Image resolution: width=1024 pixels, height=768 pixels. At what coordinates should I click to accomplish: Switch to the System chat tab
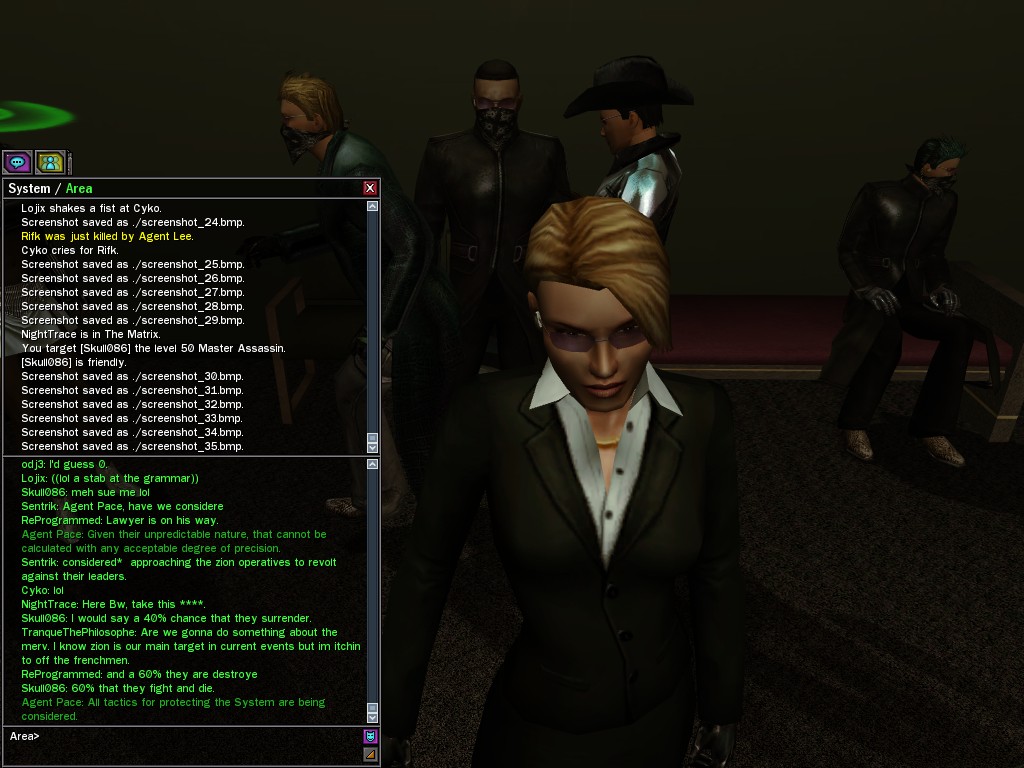(x=29, y=188)
